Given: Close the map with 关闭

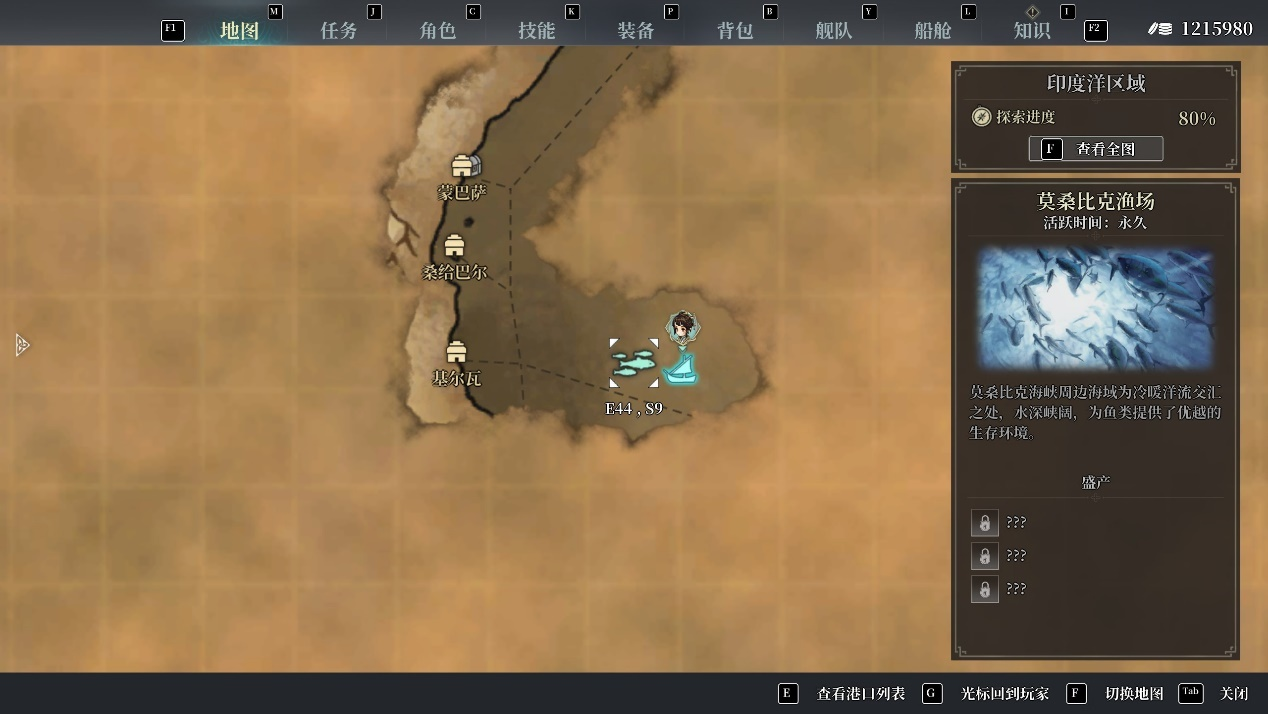Looking at the screenshot, I should tap(1233, 693).
